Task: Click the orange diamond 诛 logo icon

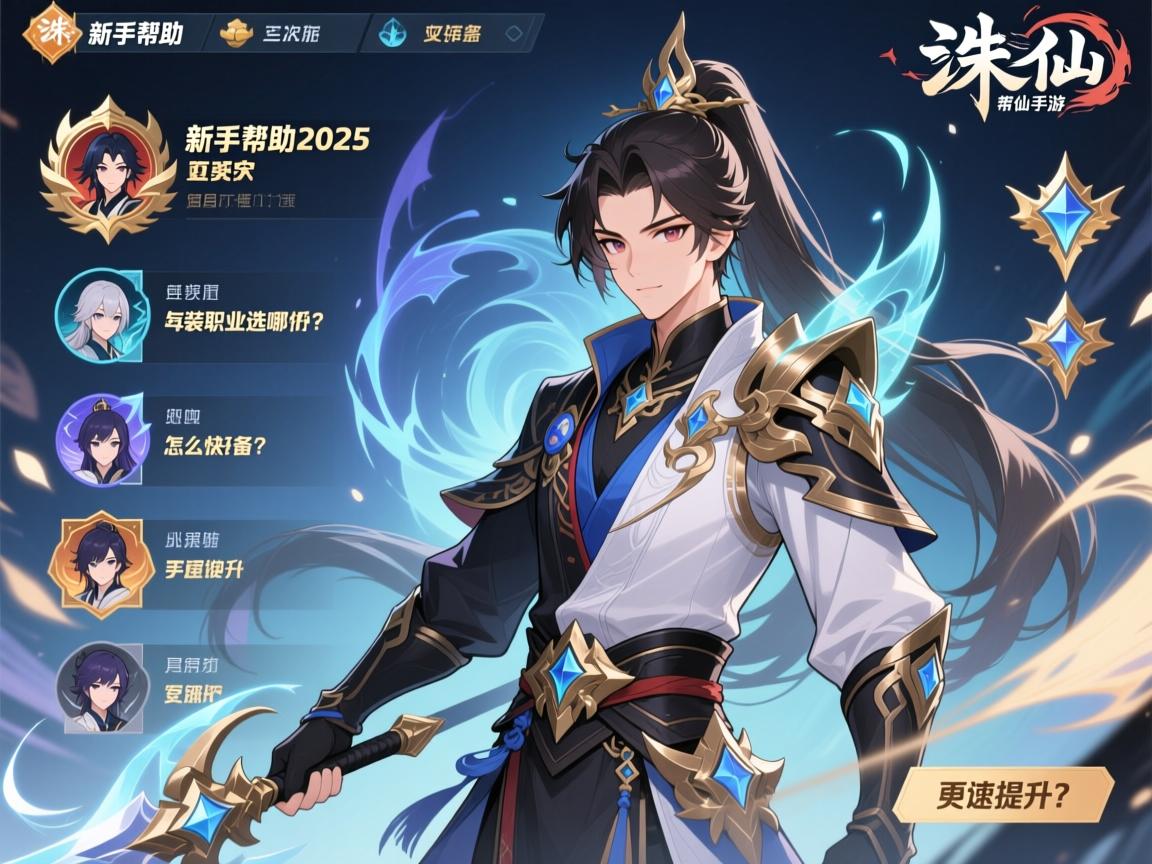Action: (x=50, y=33)
